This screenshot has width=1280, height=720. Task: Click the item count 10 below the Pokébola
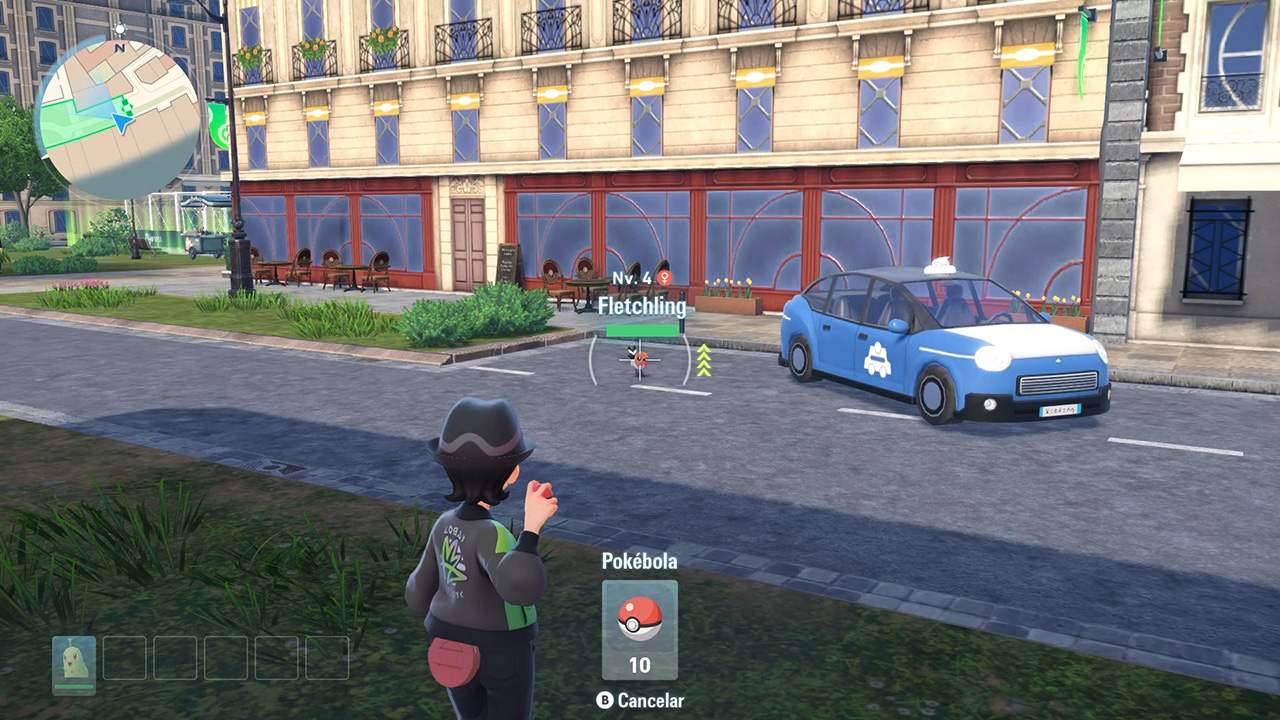pos(640,663)
